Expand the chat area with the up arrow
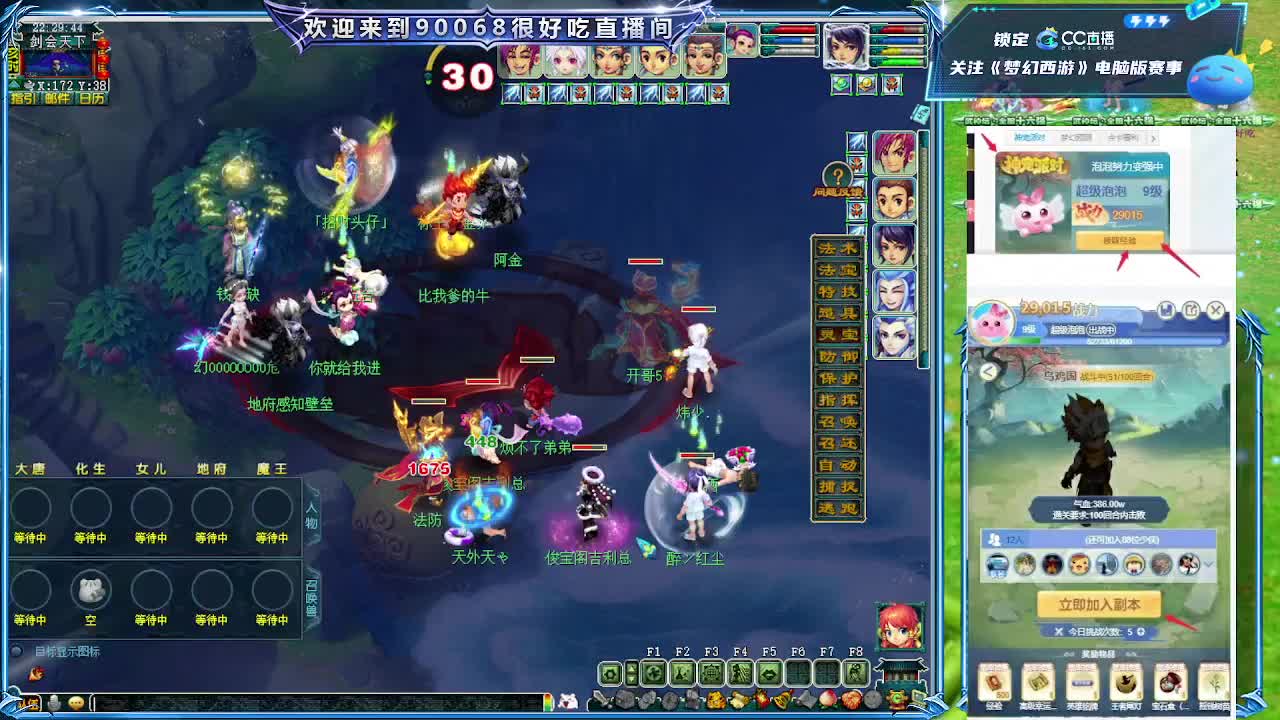This screenshot has height=720, width=1280. click(631, 670)
